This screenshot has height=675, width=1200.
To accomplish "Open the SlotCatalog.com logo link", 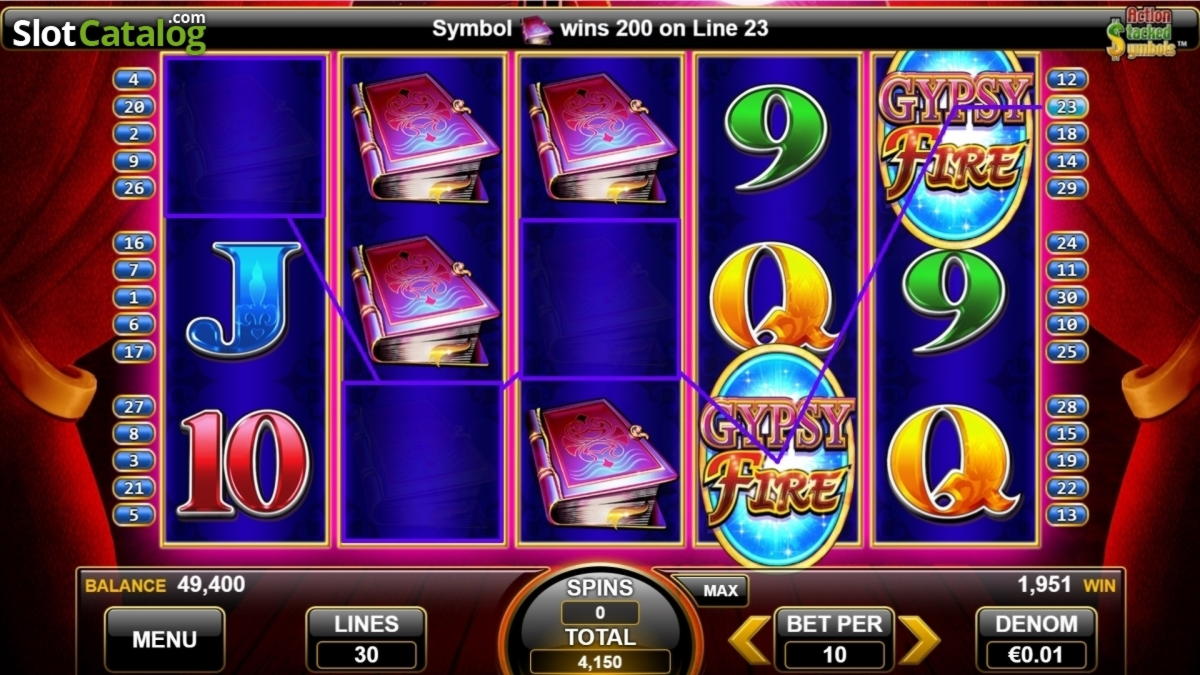I will (x=108, y=33).
